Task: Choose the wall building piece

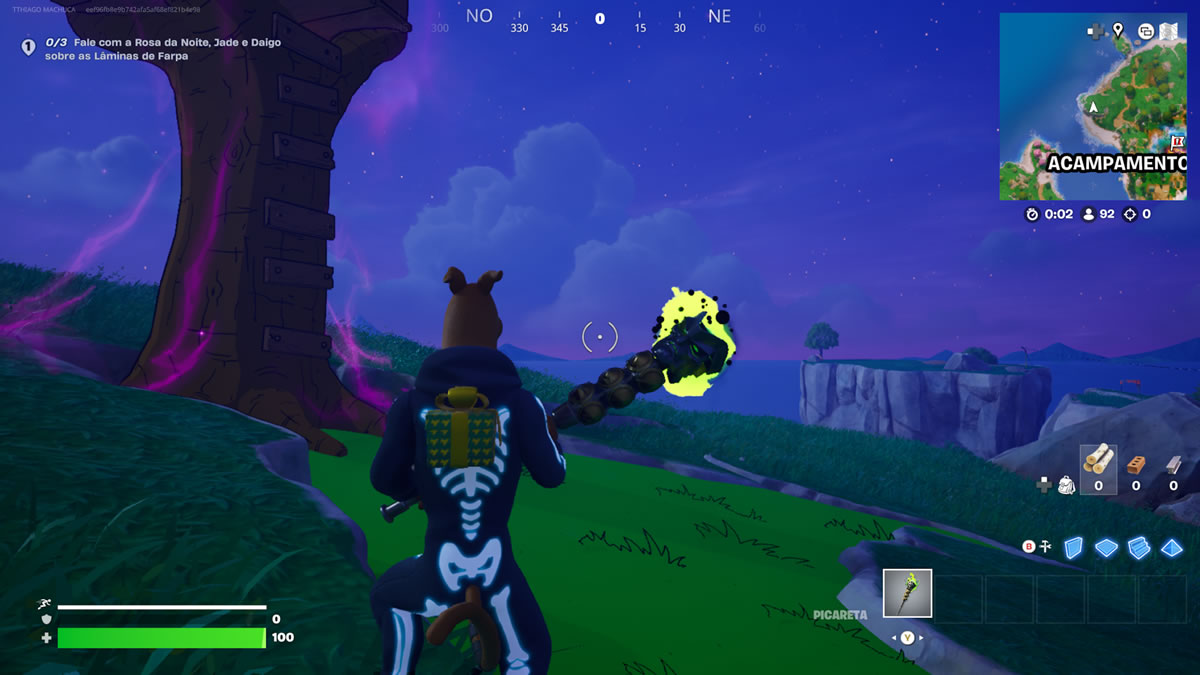Action: click(x=1072, y=547)
